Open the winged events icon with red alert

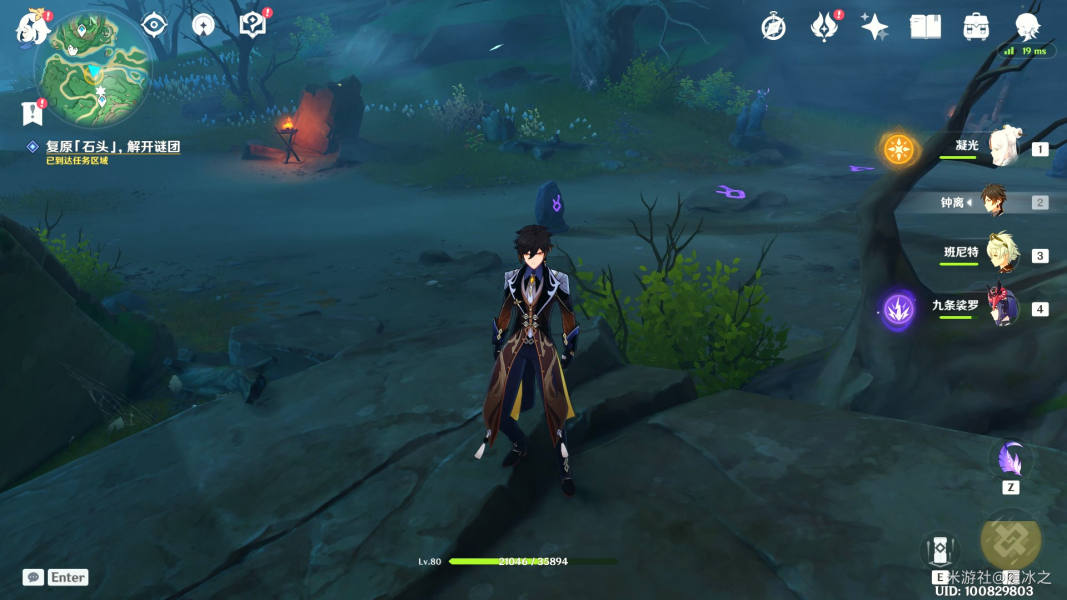coord(823,27)
